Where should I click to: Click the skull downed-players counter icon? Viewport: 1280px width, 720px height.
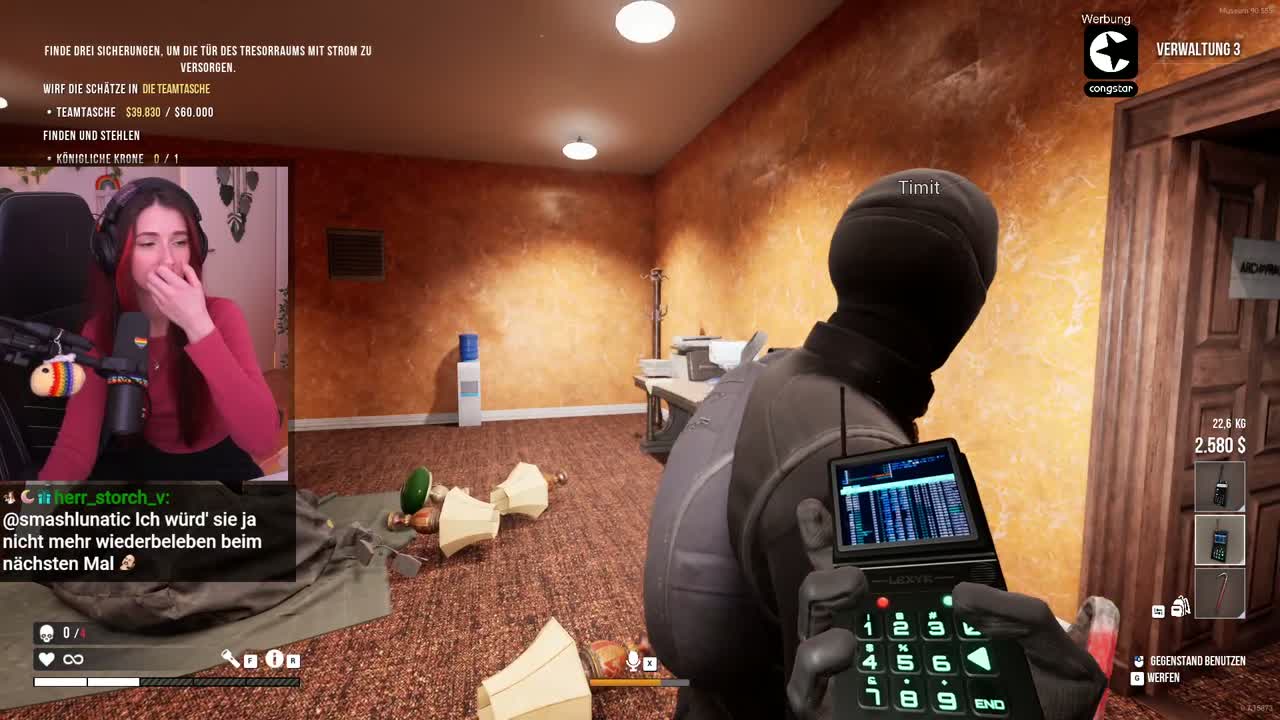pos(48,631)
